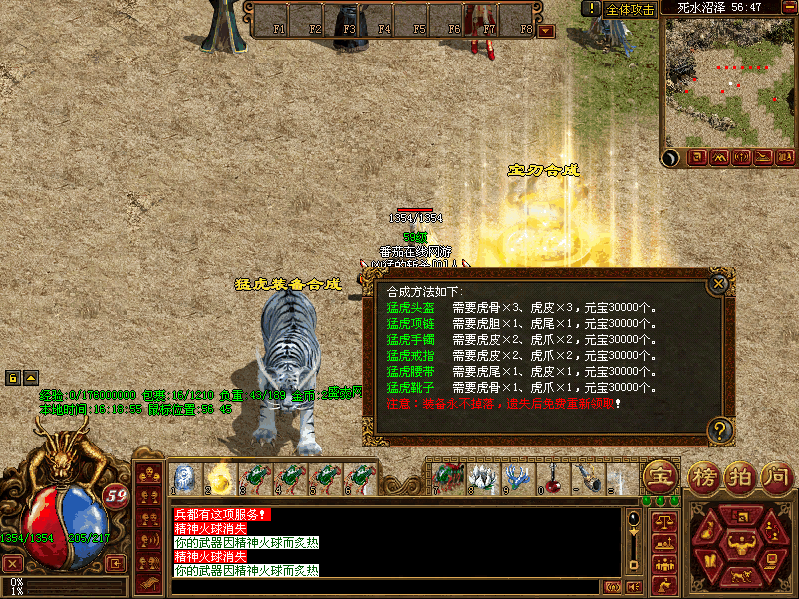799x599 pixels.
Task: Select the blue antler item in slot 9
Action: (x=515, y=477)
